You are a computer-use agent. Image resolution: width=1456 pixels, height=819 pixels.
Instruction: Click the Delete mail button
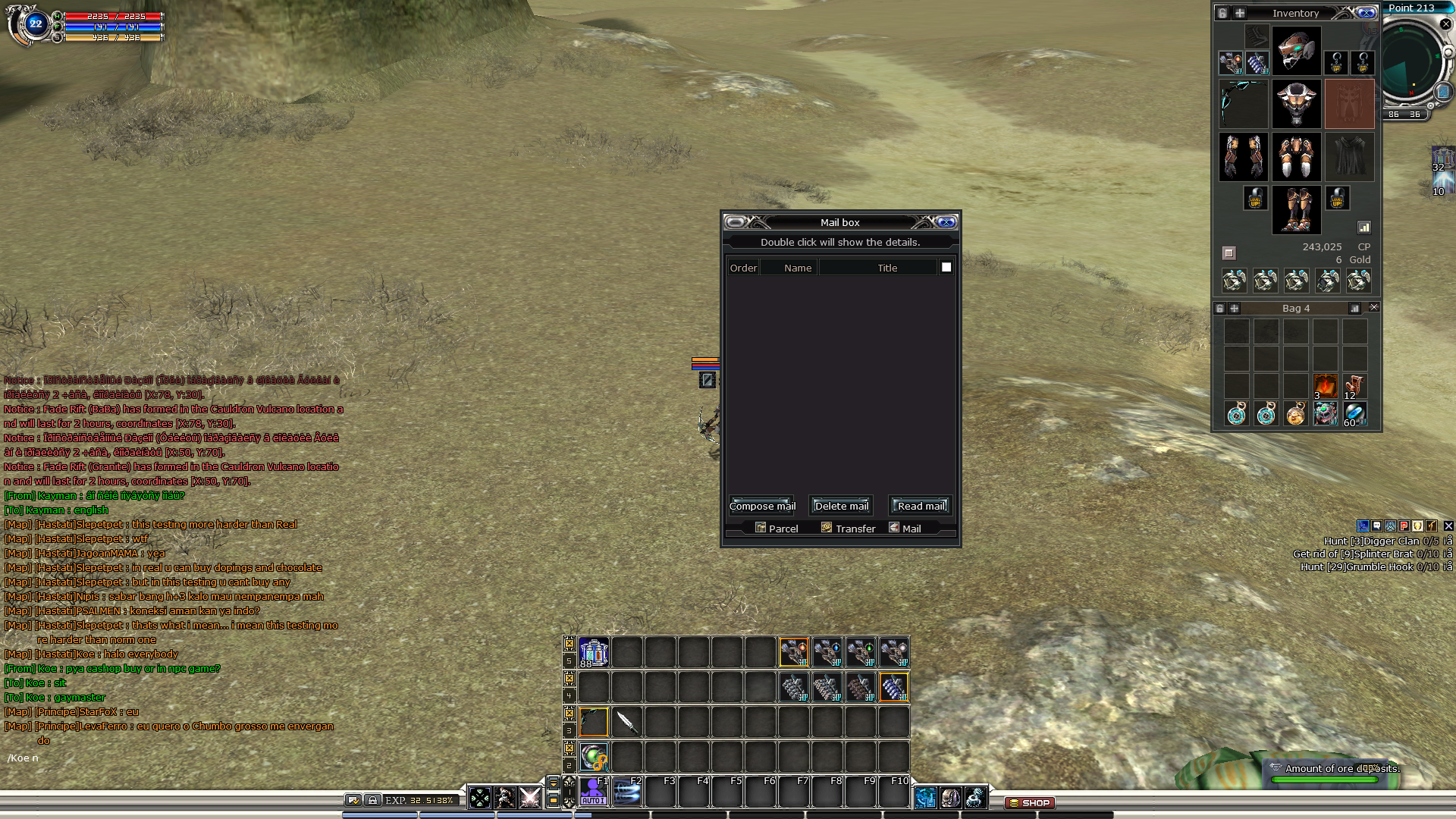click(x=841, y=506)
